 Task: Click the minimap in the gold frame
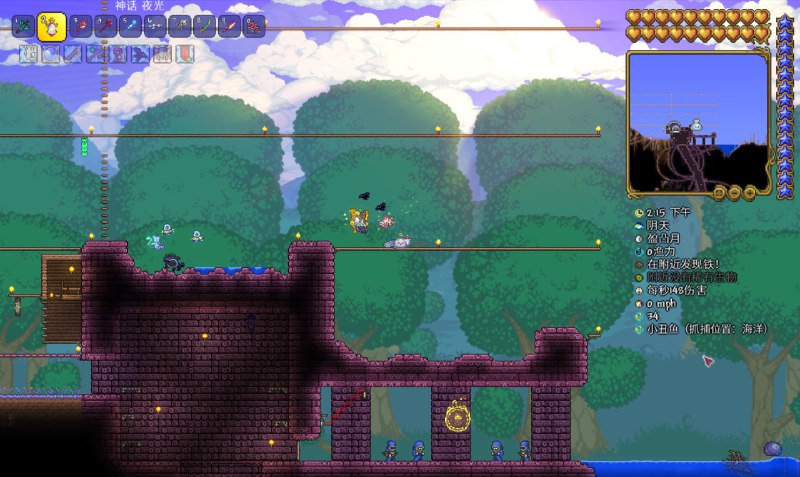click(699, 120)
